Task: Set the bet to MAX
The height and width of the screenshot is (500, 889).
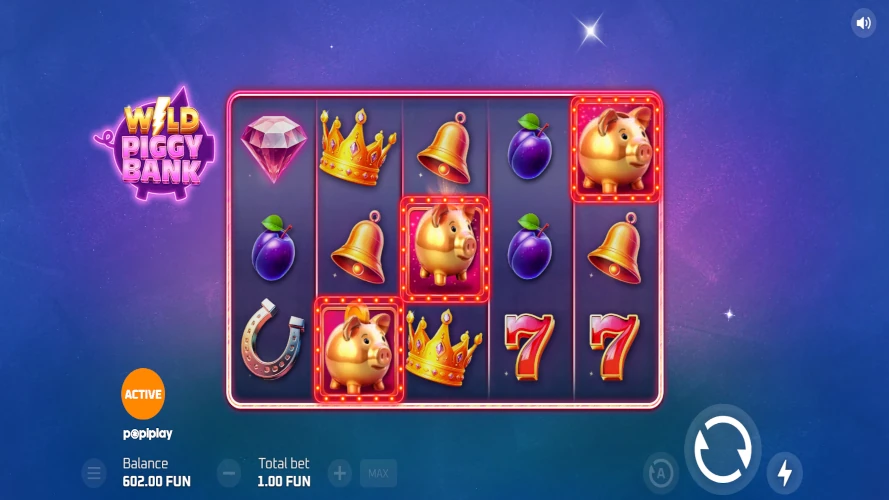Action: (378, 473)
